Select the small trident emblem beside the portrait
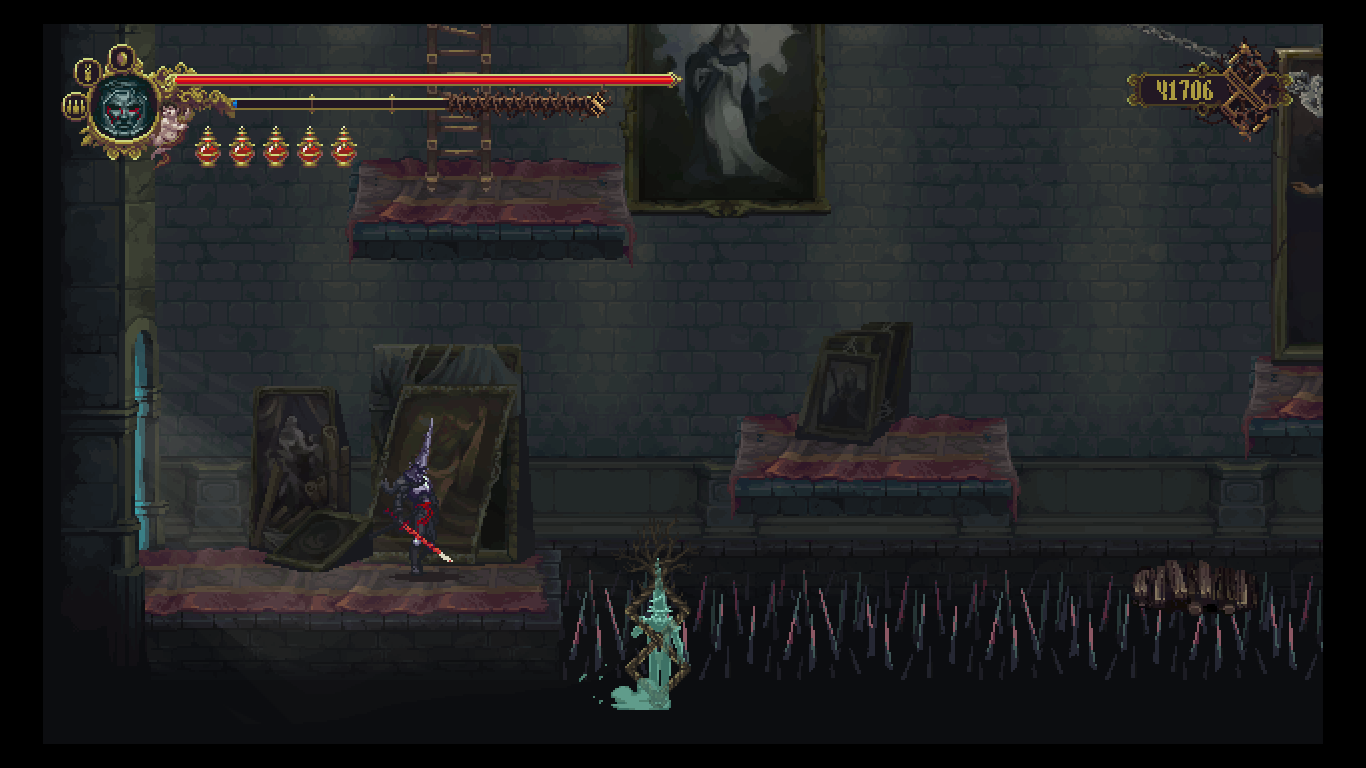 (x=75, y=108)
